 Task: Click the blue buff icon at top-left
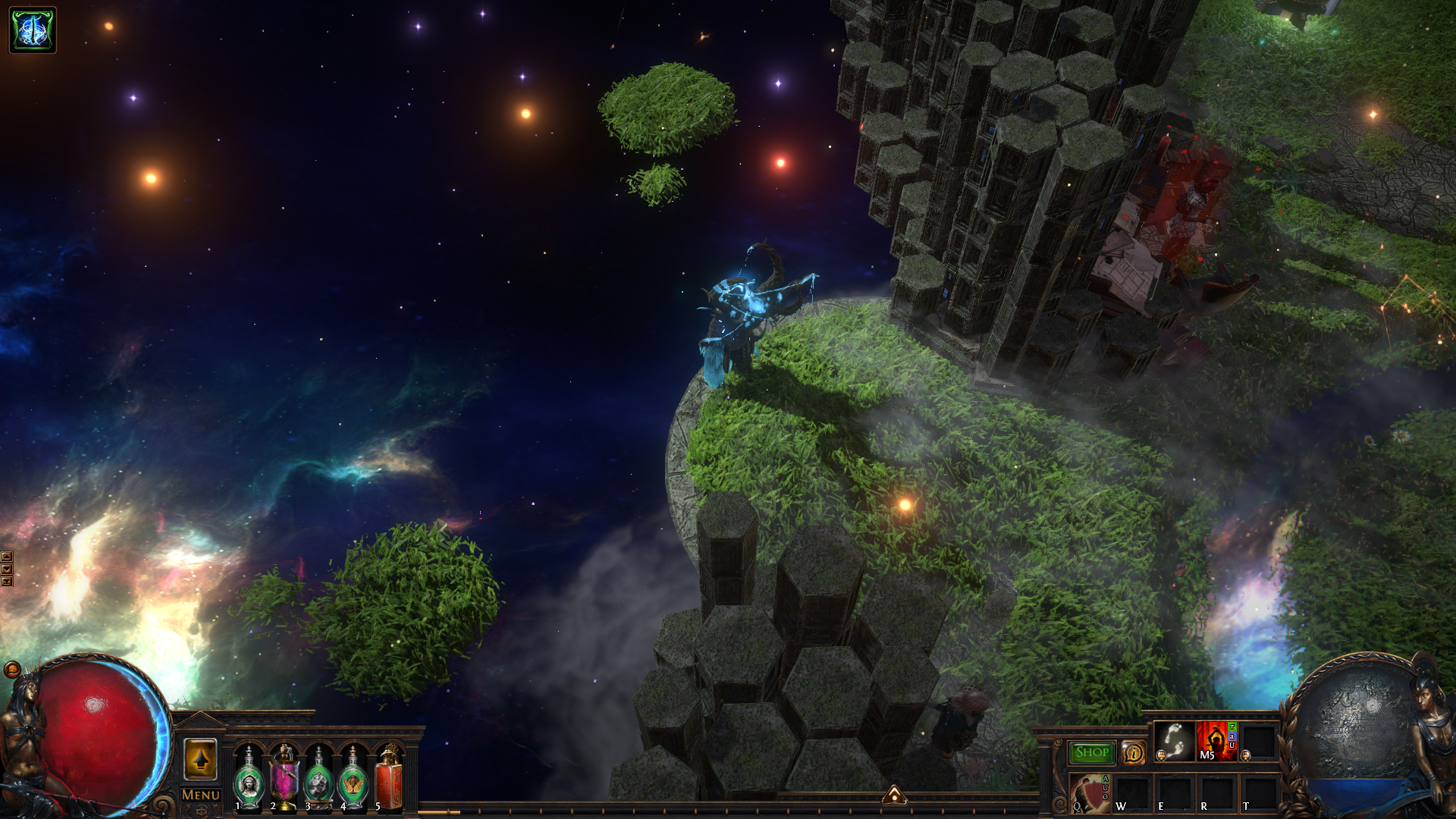point(33,30)
